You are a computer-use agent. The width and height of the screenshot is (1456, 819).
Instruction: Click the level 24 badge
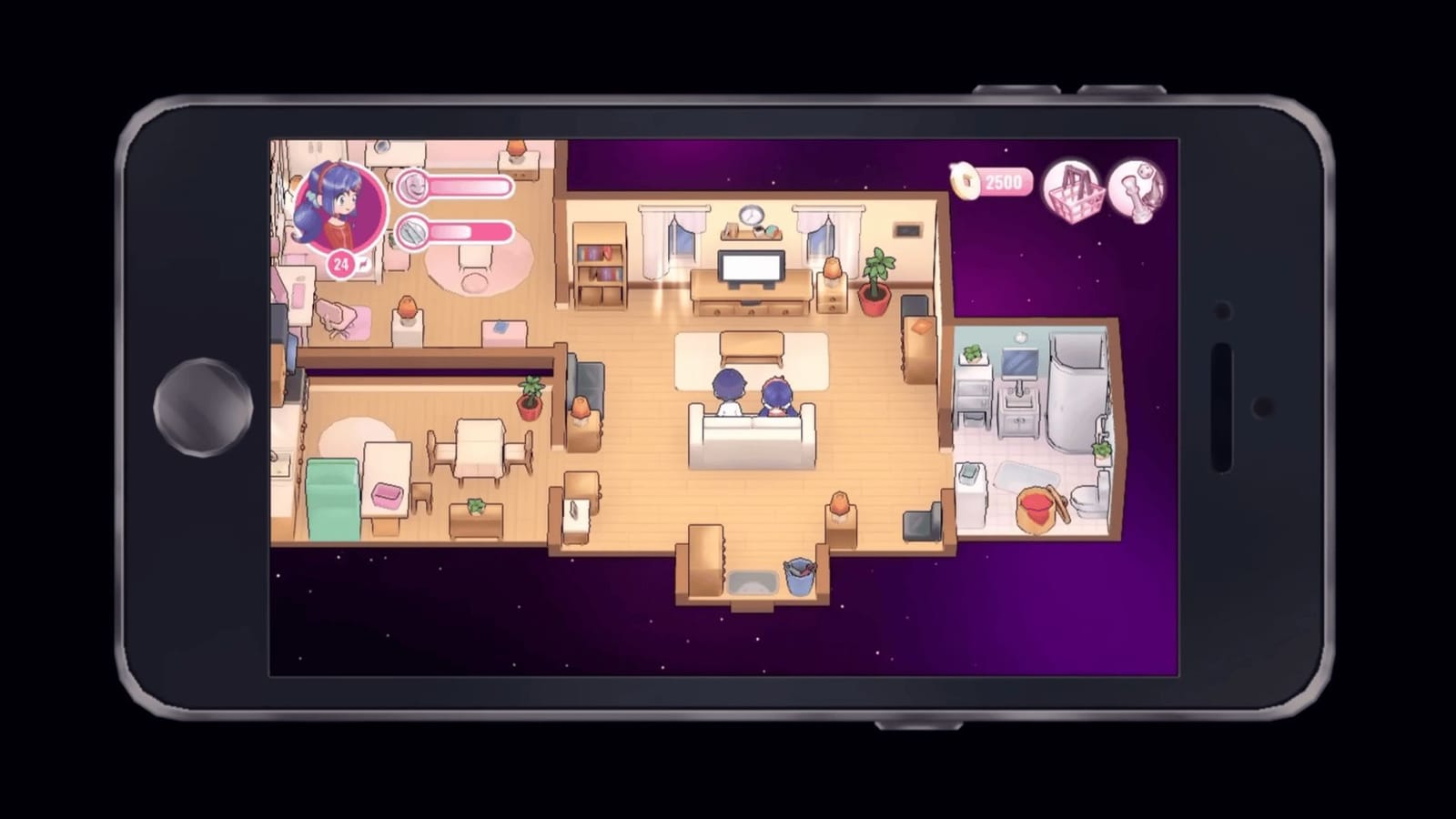pyautogui.click(x=340, y=263)
